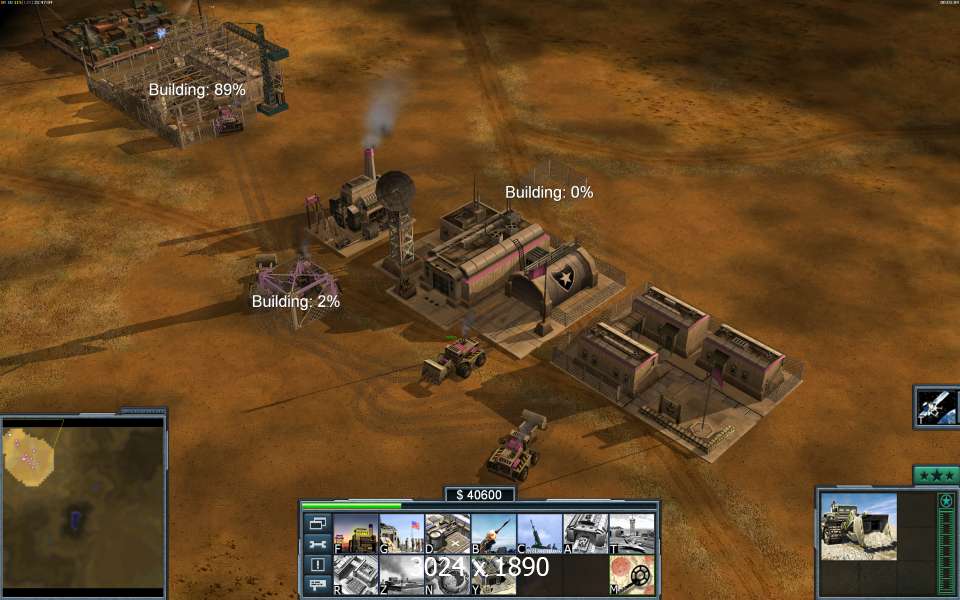Choose the grayed-out icon labeled Z
The width and height of the screenshot is (960, 600).
[401, 575]
